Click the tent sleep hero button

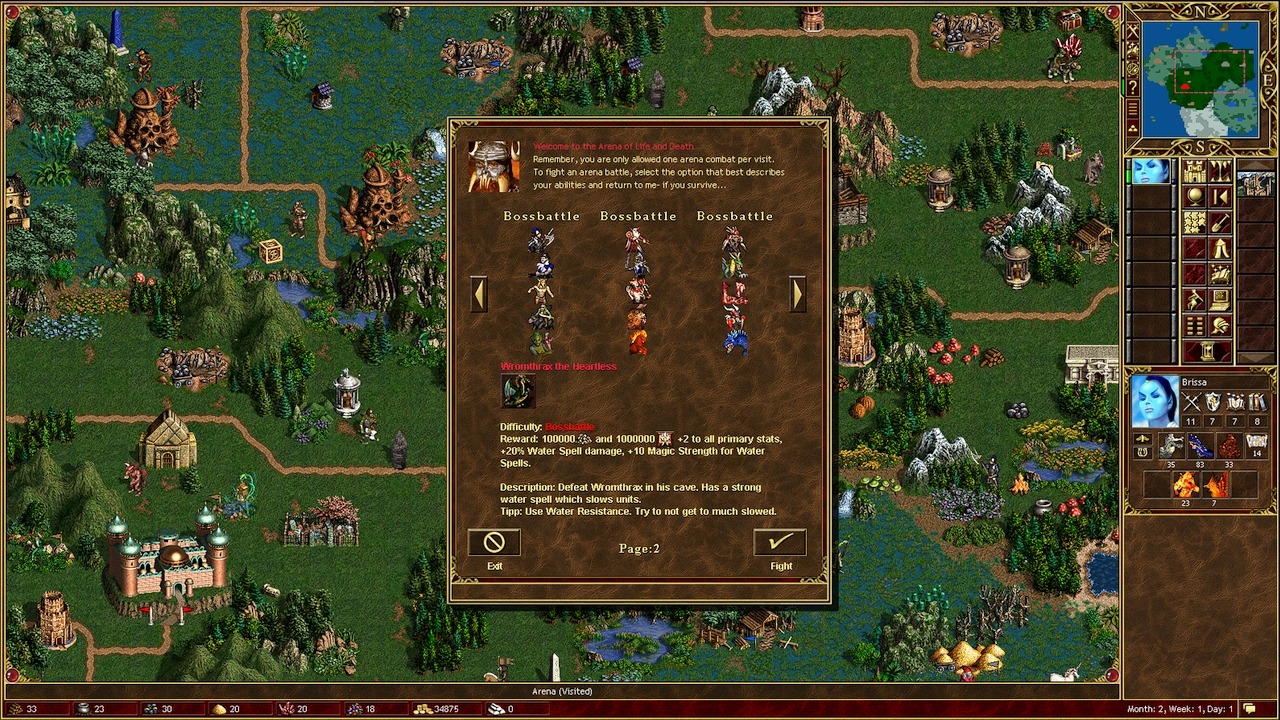[1220, 249]
